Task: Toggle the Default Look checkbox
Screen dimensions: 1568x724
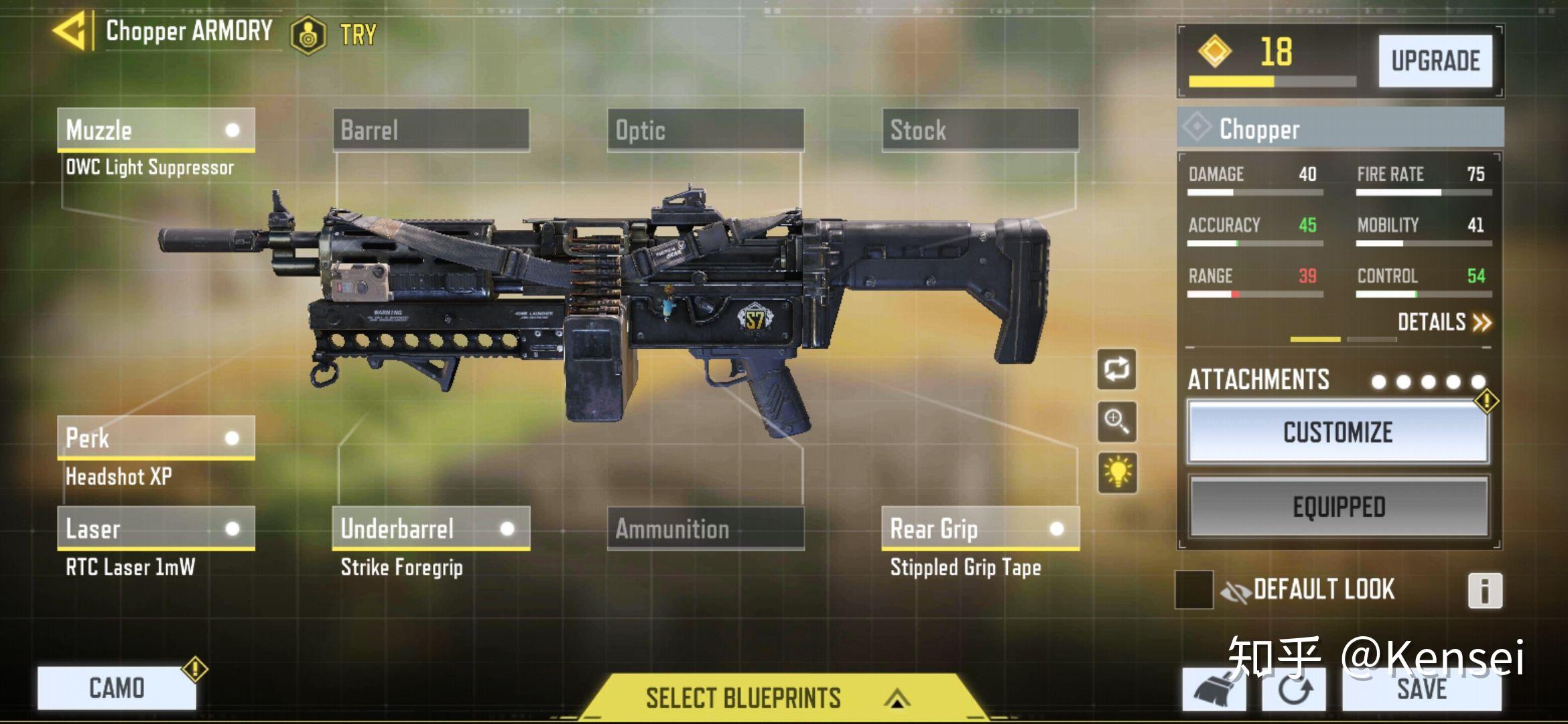Action: coord(1194,590)
